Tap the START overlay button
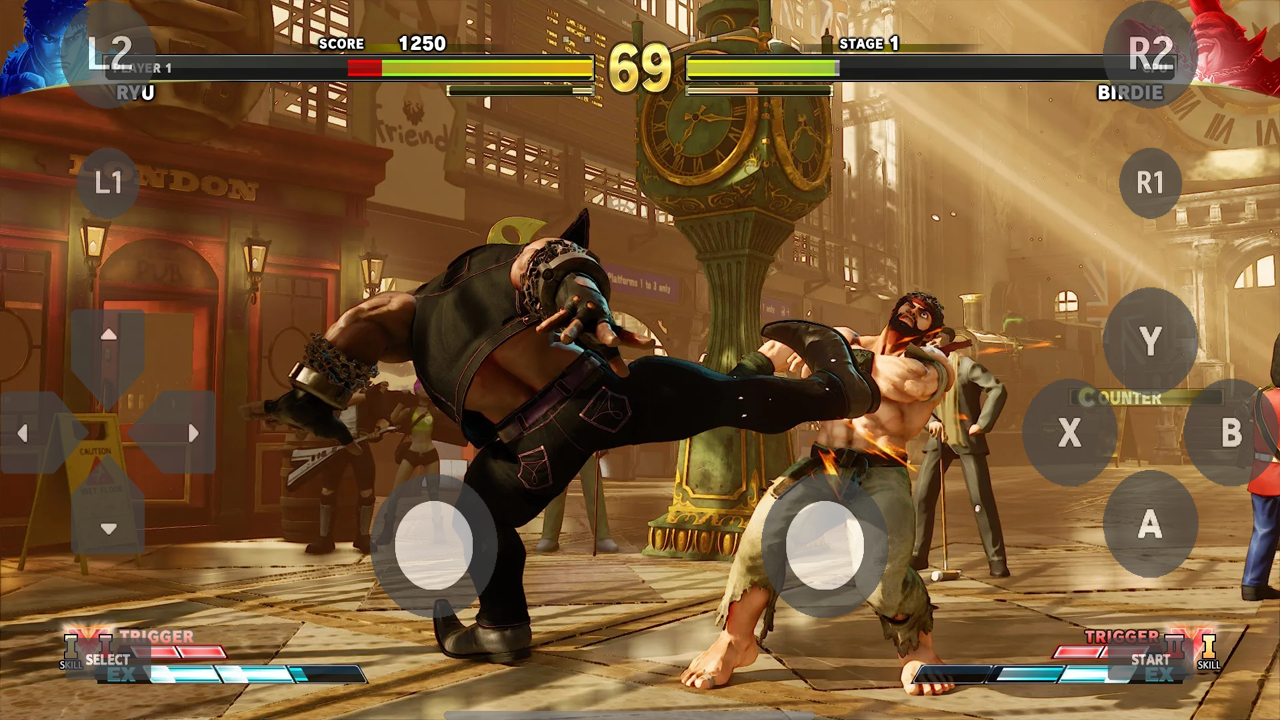 1151,659
